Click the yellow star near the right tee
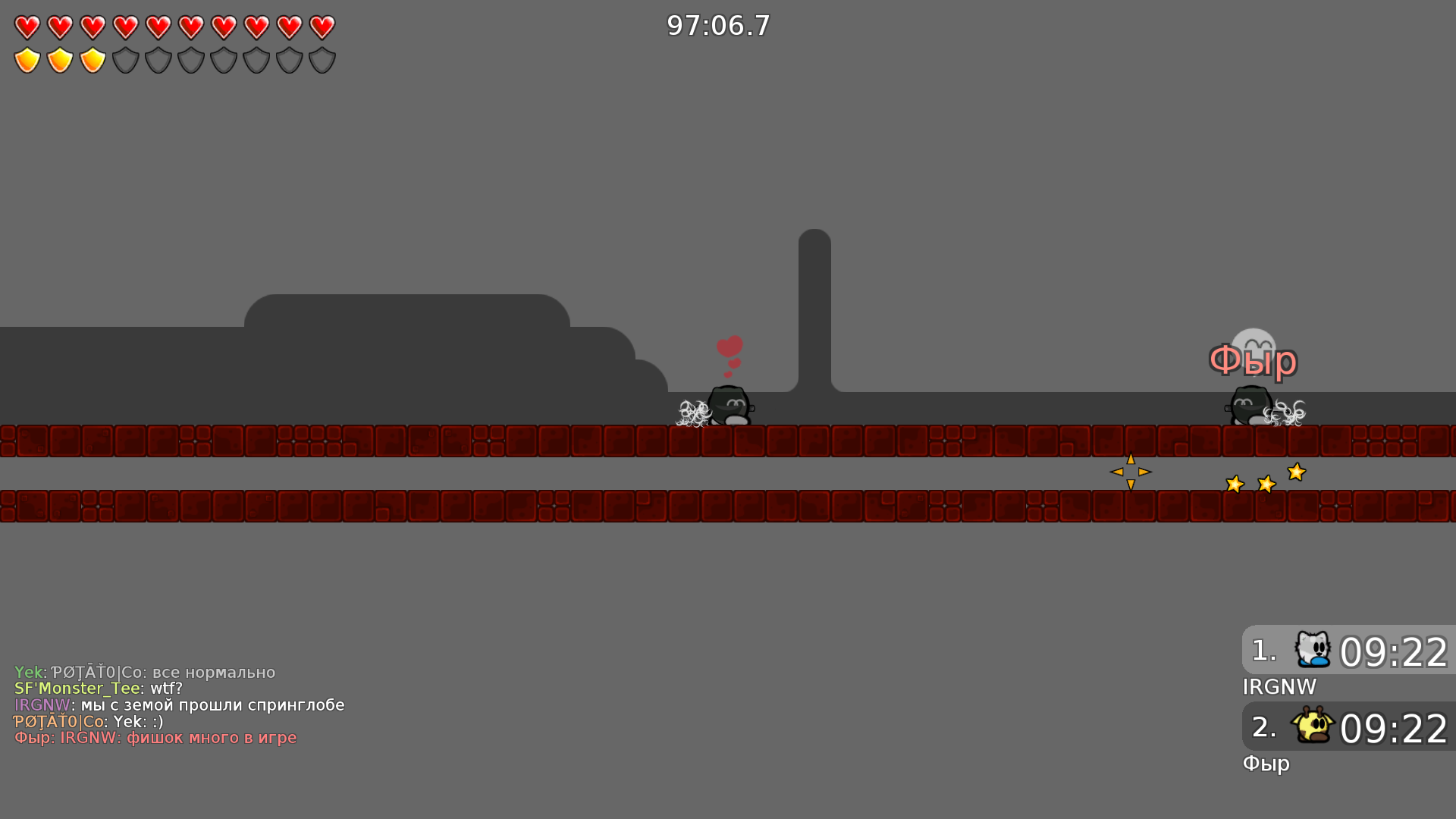The width and height of the screenshot is (1456, 819). click(x=1297, y=472)
